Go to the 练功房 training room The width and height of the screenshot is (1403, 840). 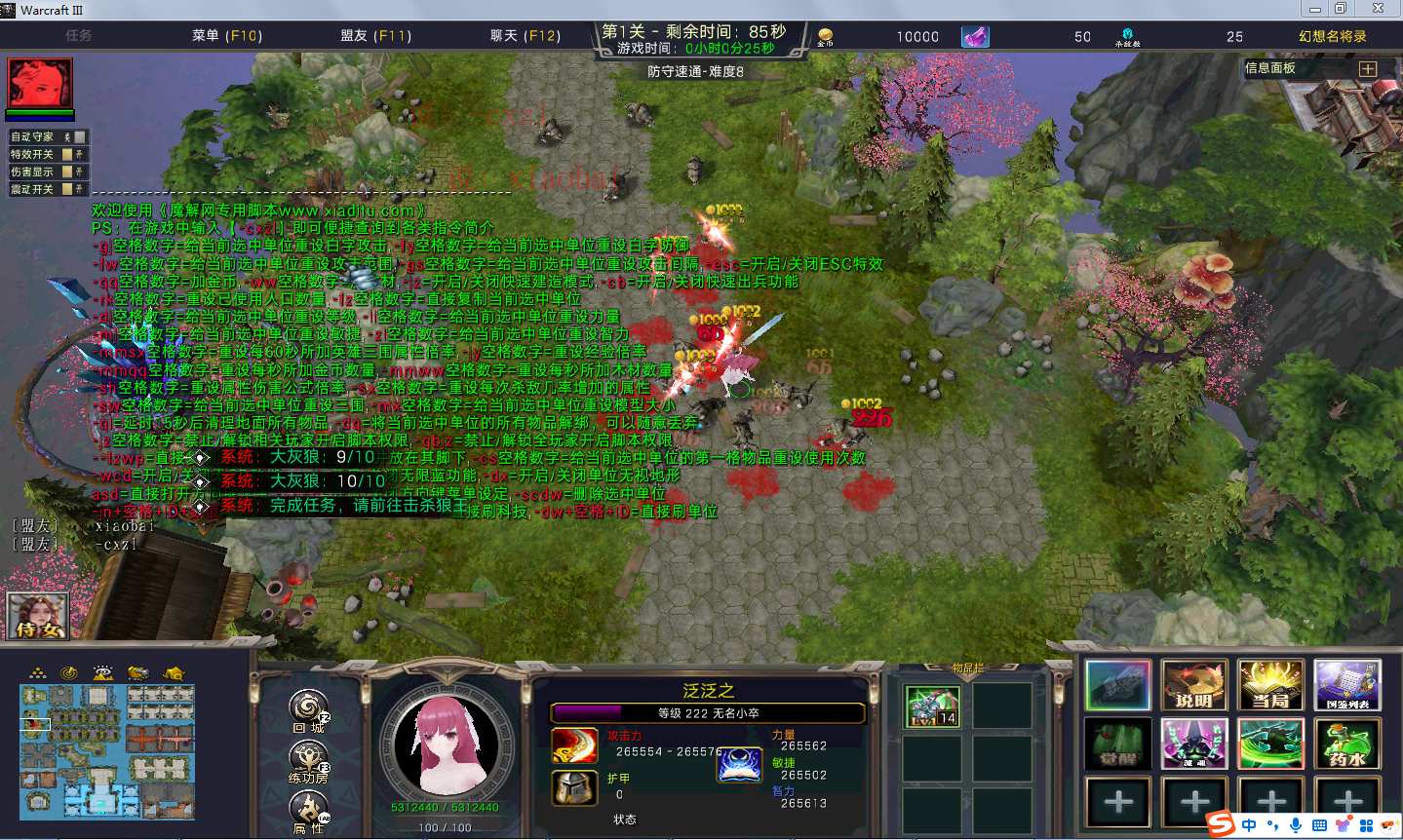click(x=308, y=759)
